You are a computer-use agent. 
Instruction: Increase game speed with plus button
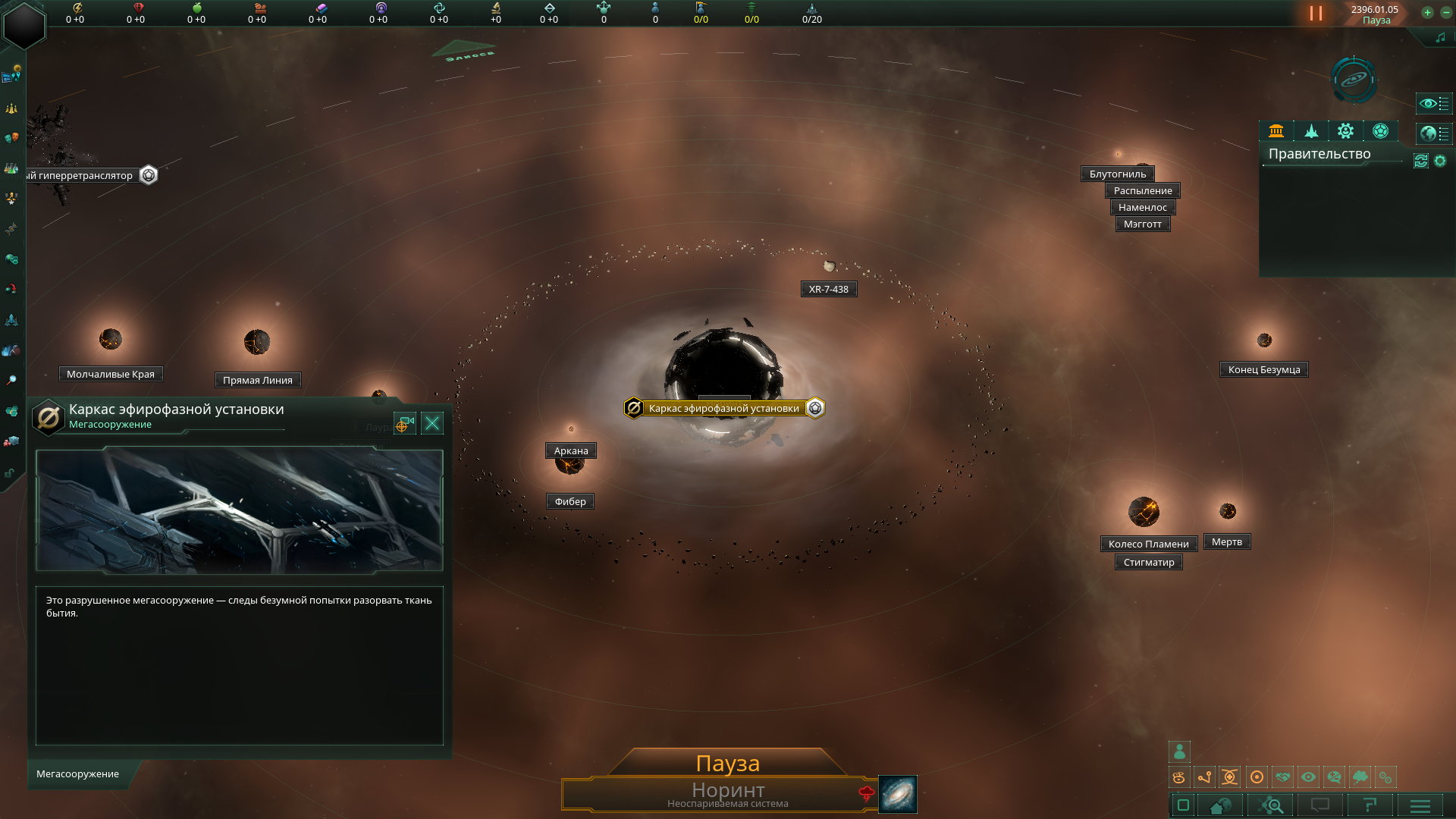coord(1427,13)
